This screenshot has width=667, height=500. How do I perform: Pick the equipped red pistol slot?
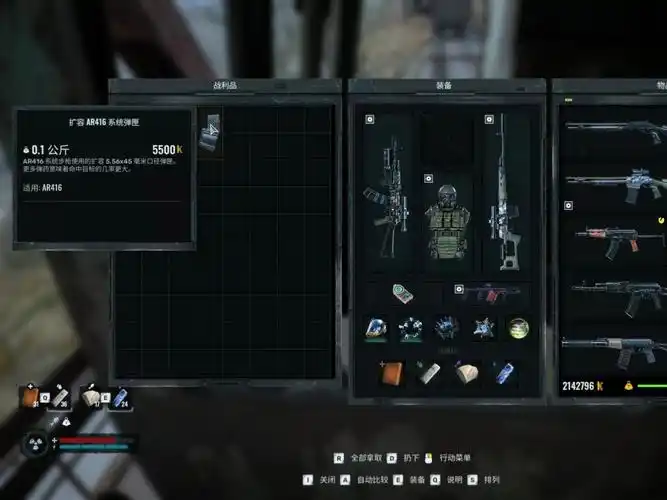487,293
